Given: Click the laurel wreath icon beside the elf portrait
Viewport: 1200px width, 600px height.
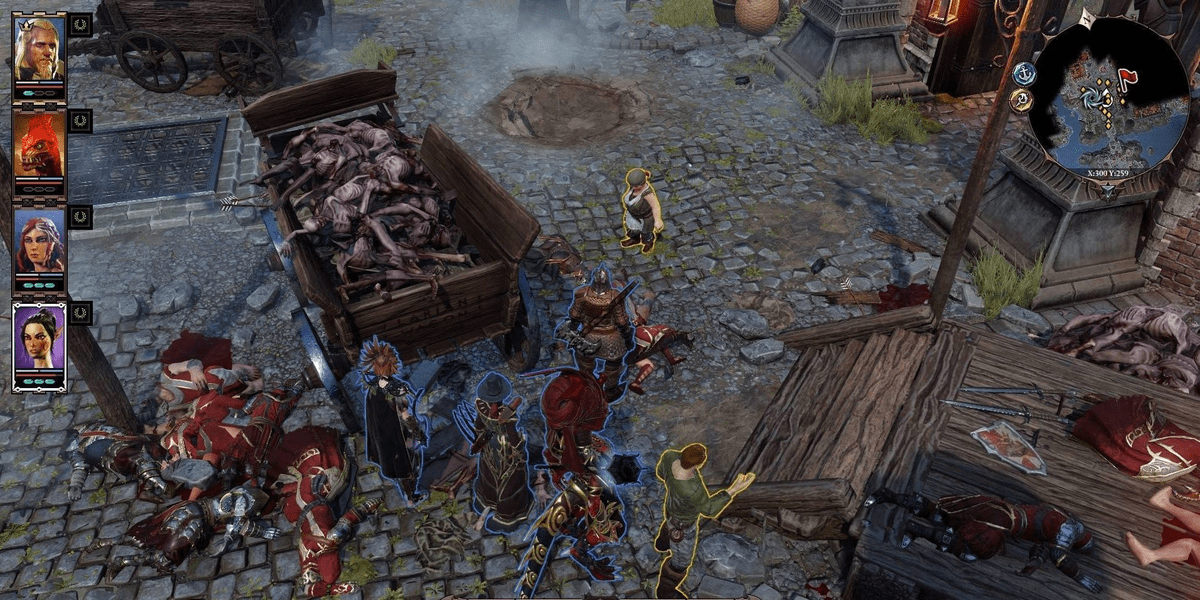Looking at the screenshot, I should 80,313.
